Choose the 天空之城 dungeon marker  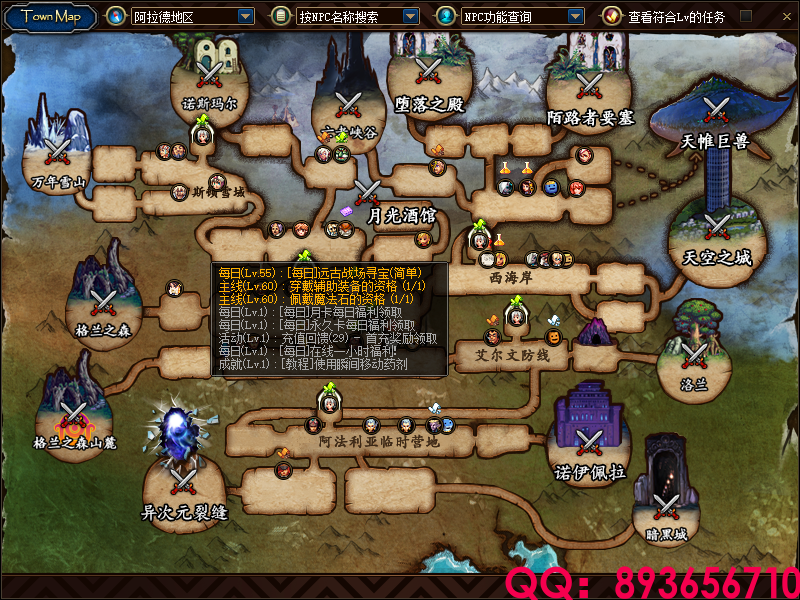[716, 225]
